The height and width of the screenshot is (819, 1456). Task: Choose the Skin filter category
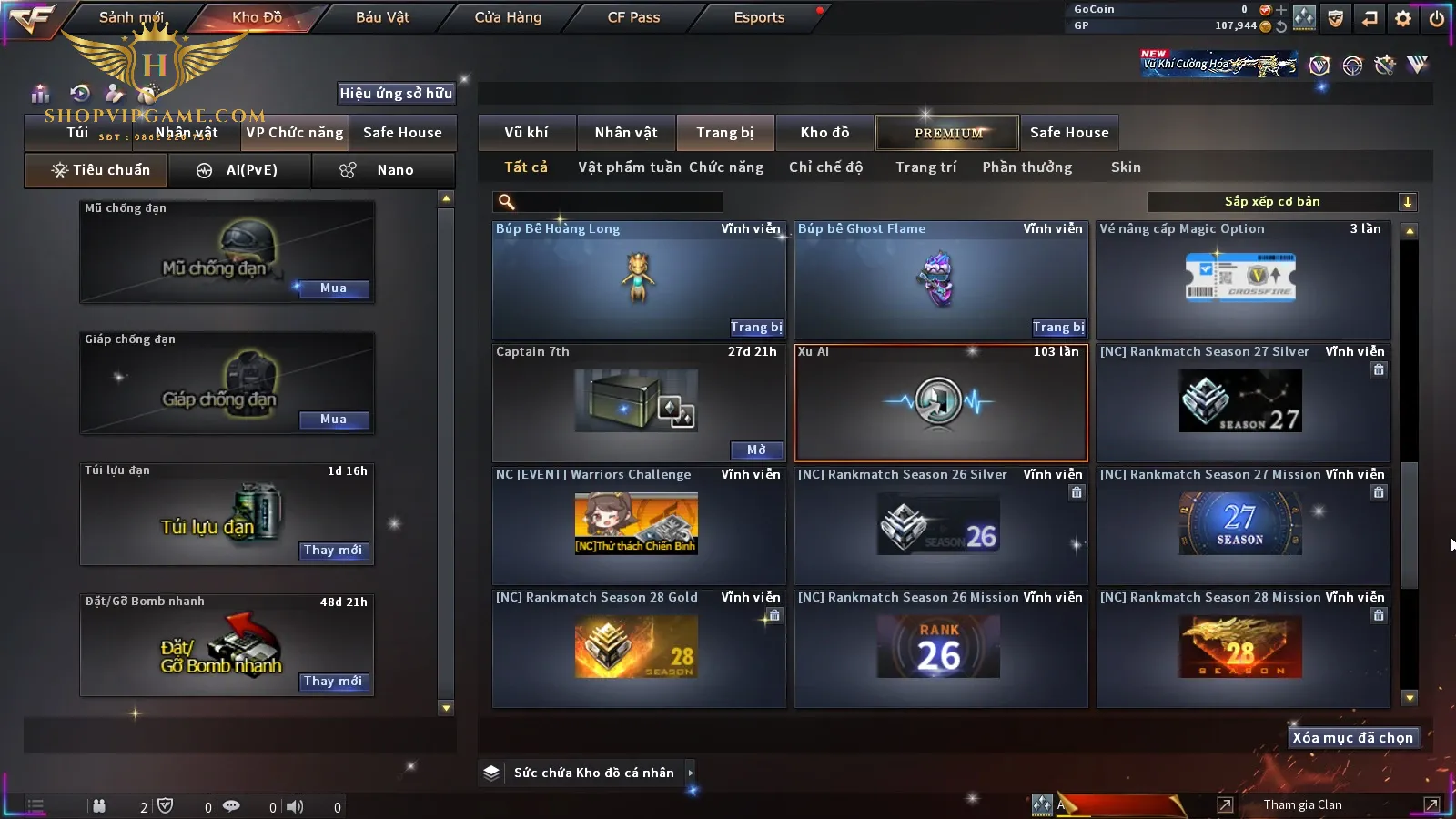[1126, 167]
